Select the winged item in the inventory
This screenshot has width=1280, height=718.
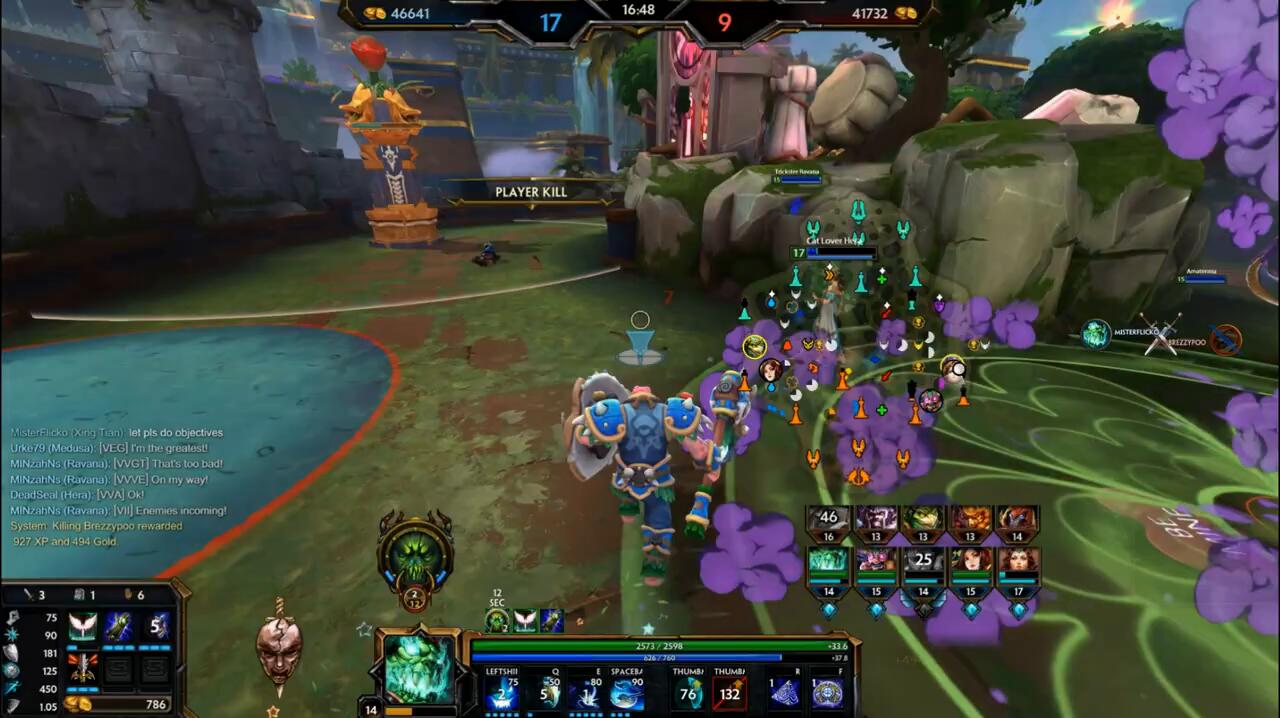83,627
